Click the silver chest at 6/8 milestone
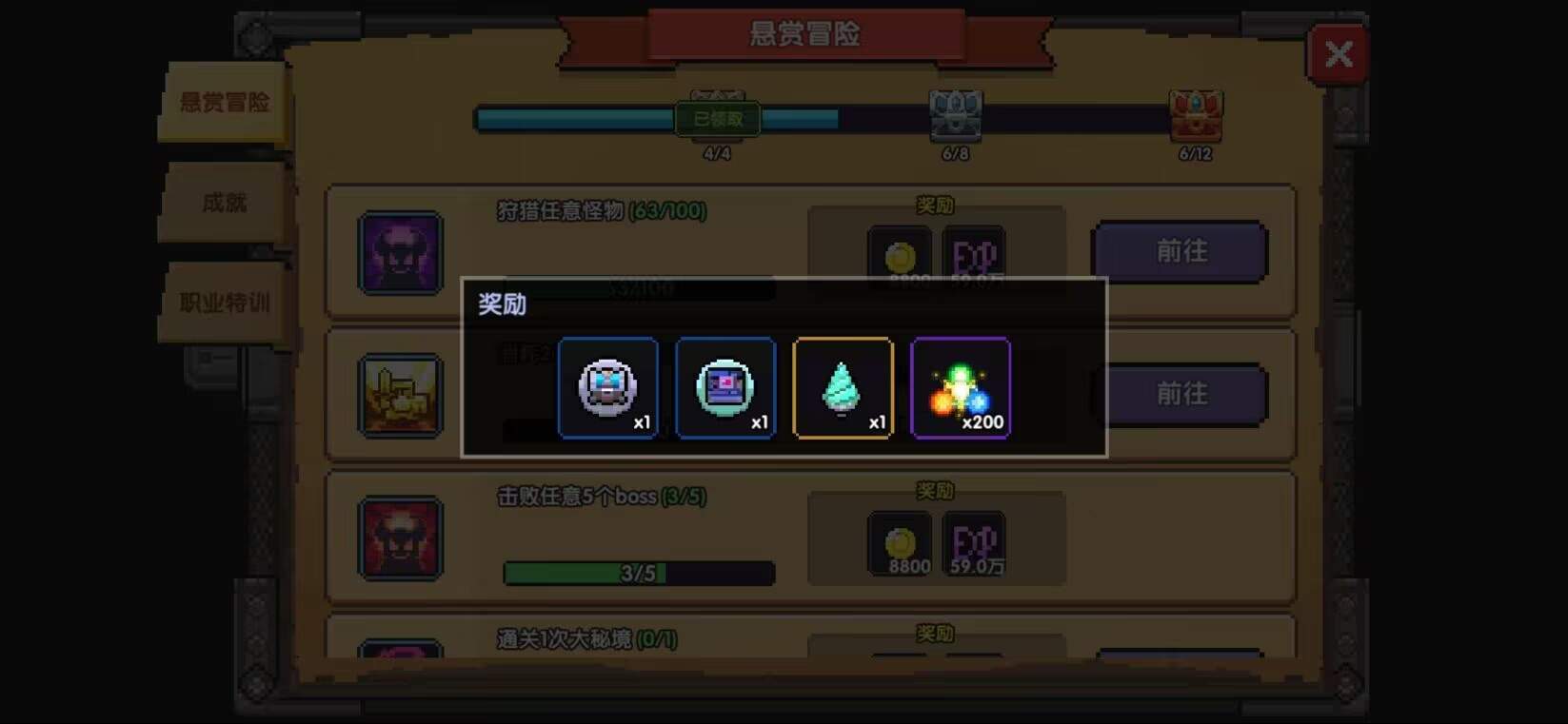1568x724 pixels. [x=953, y=115]
